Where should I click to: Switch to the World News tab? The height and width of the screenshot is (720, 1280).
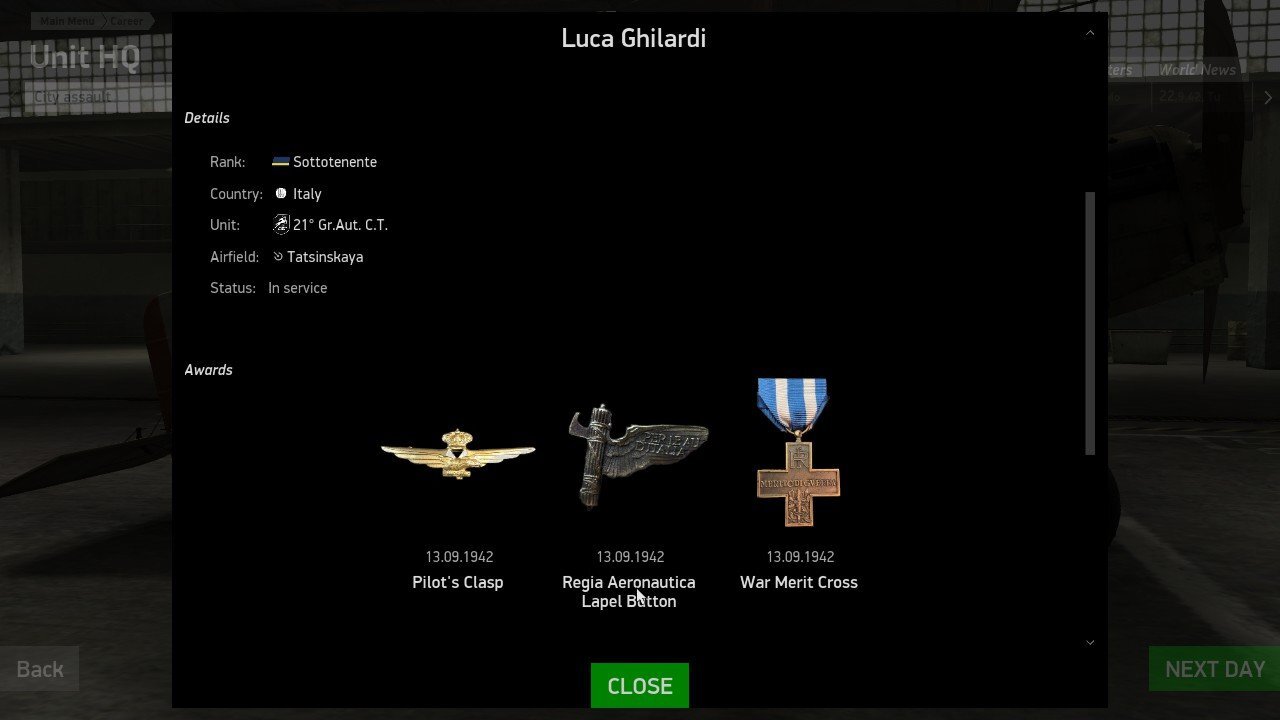click(x=1197, y=70)
